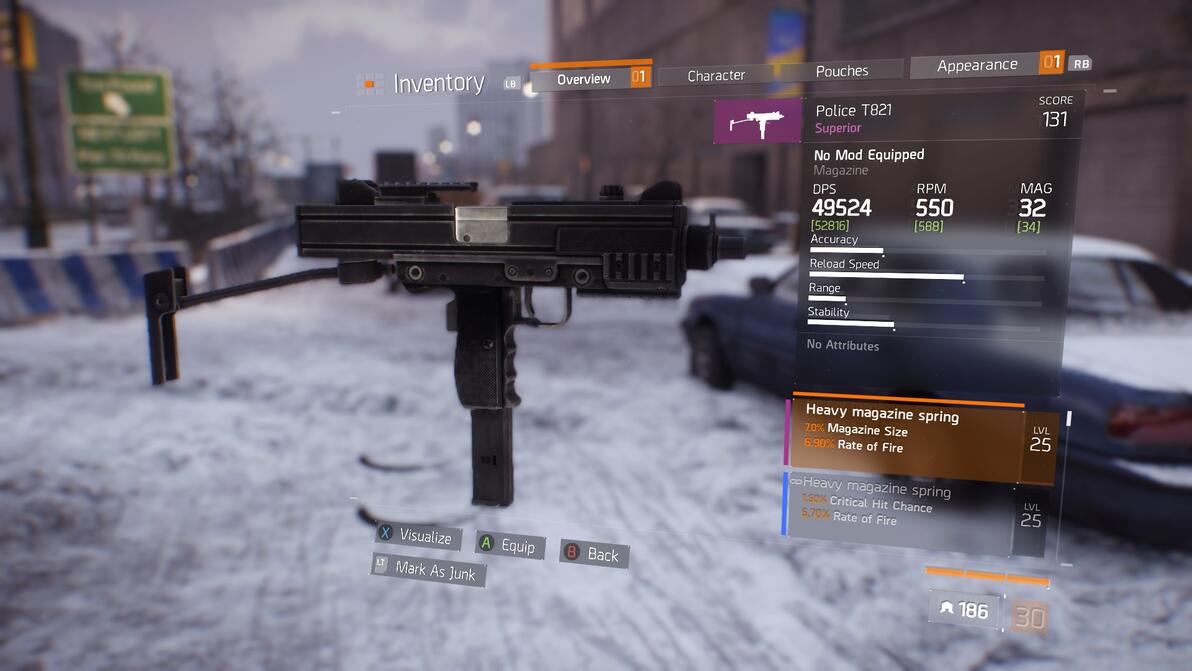
Task: Go to the Appearance tab
Action: click(x=977, y=65)
